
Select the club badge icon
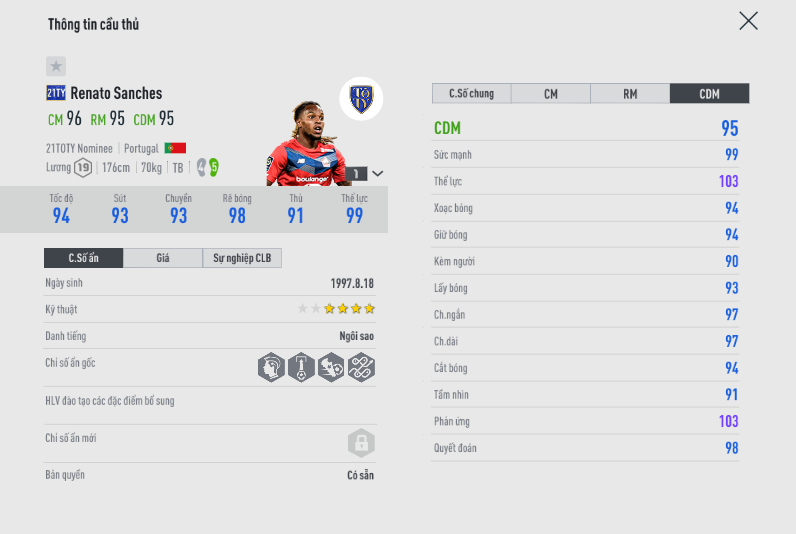pyautogui.click(x=361, y=98)
